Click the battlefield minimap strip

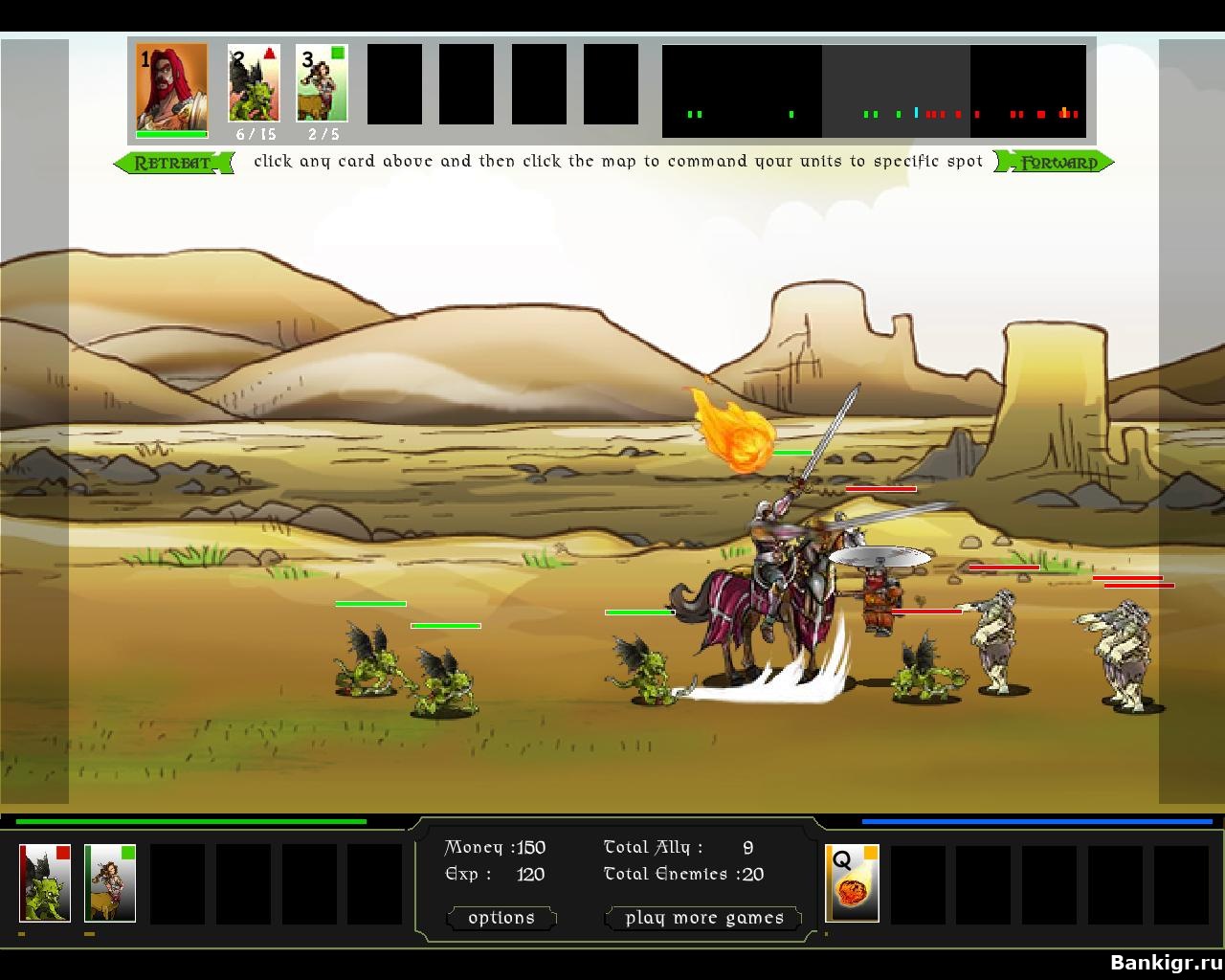tap(874, 92)
